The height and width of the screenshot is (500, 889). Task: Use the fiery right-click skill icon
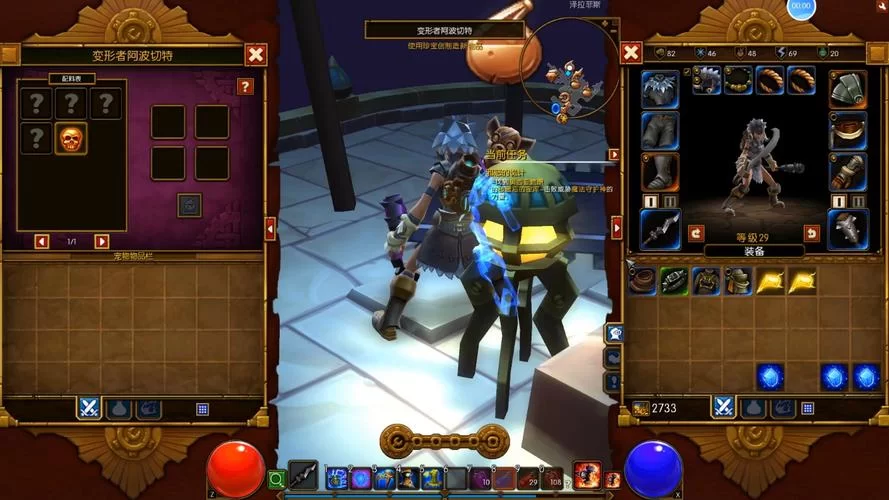coord(587,476)
